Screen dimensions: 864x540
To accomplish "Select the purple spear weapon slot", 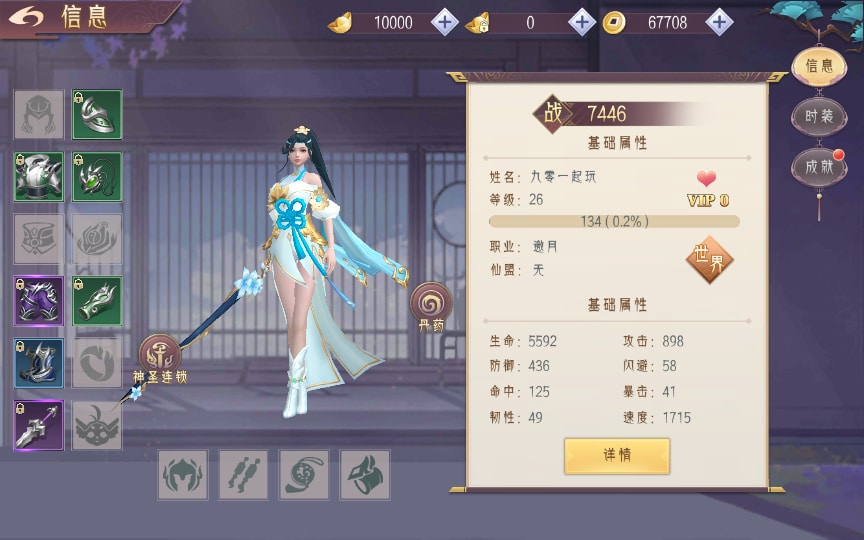I will (x=39, y=425).
